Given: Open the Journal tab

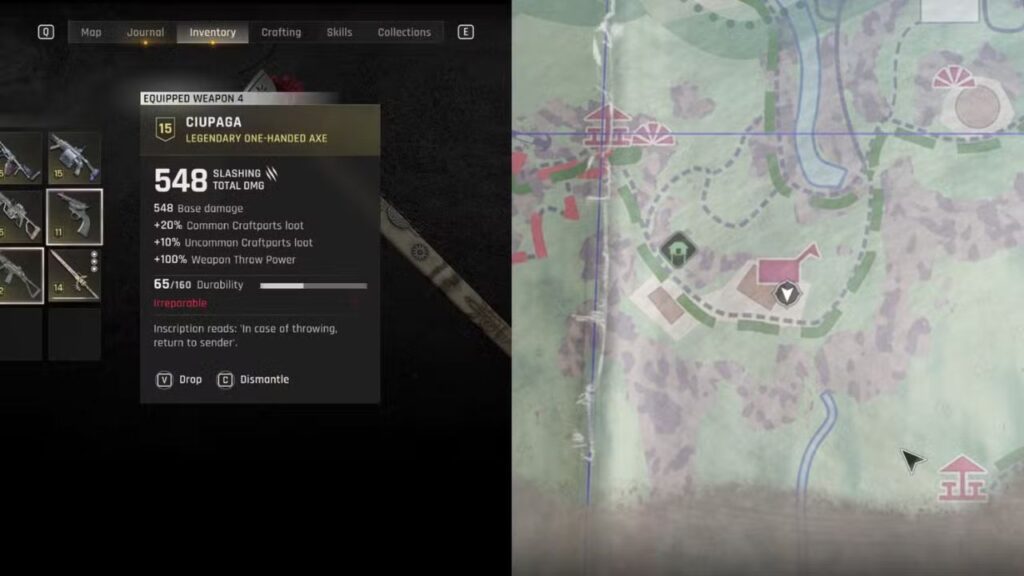Looking at the screenshot, I should (x=145, y=32).
